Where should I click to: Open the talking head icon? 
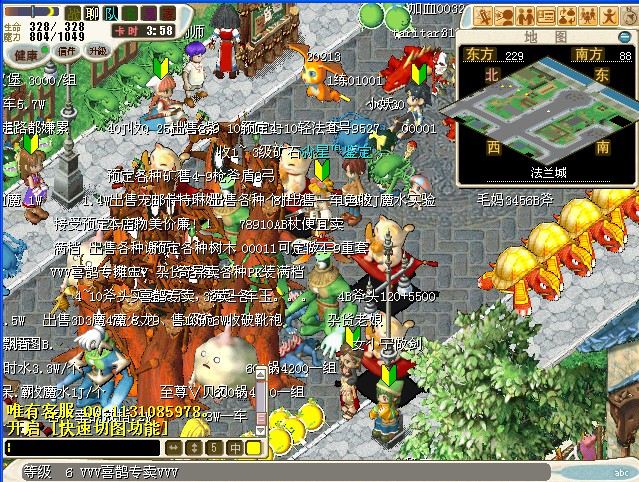tap(504, 15)
